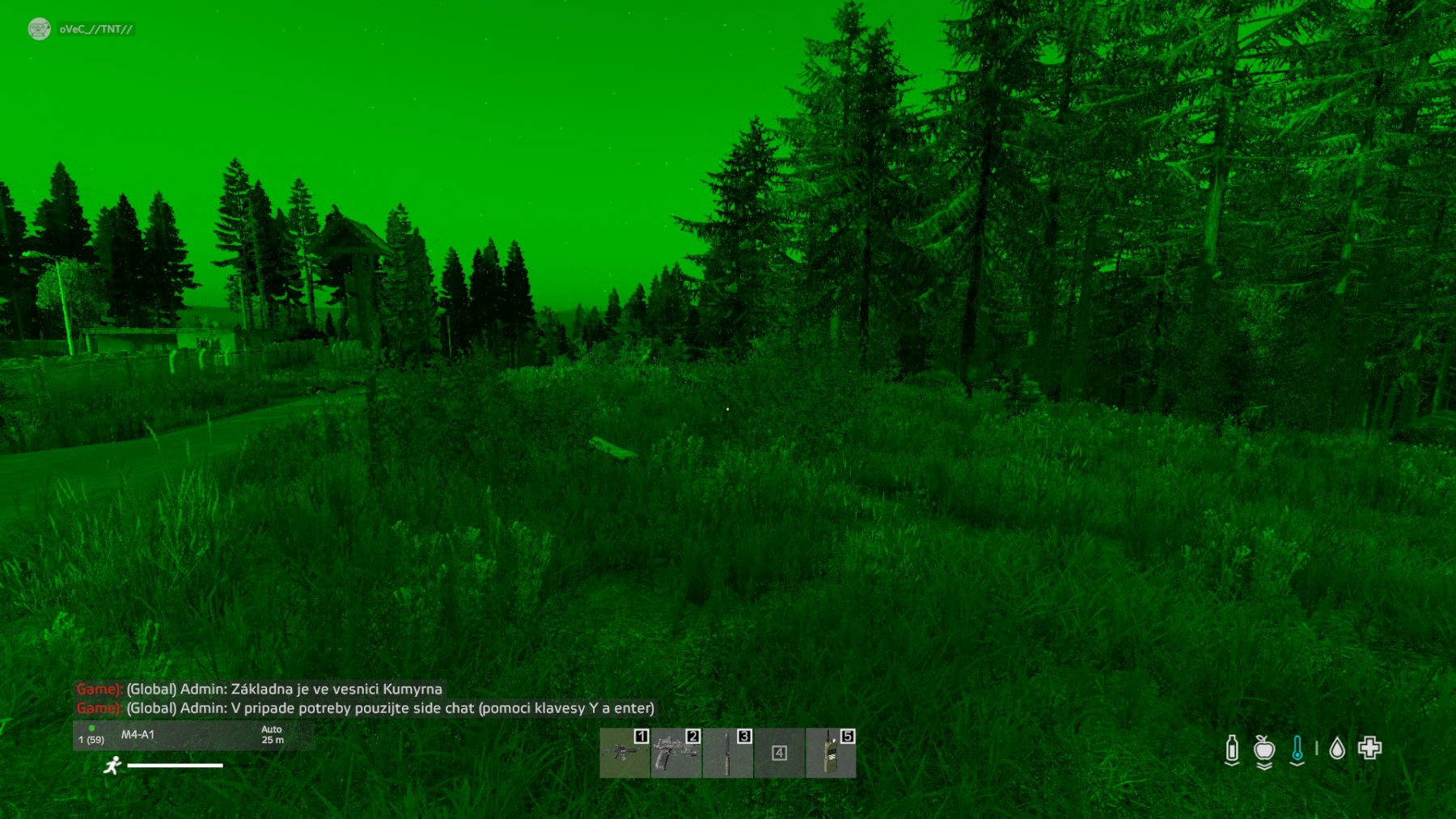The height and width of the screenshot is (819, 1456).
Task: Select the M4-A1 rifle in hotbar slot 1
Action: 624,753
